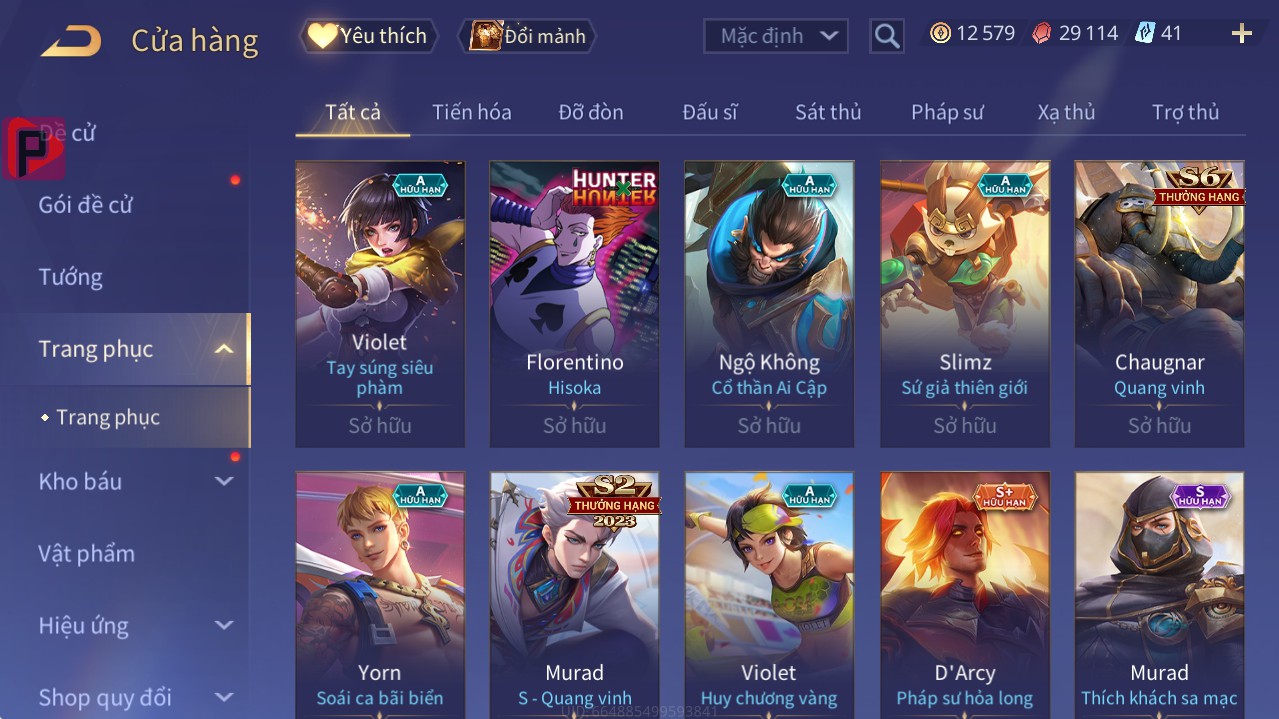The width and height of the screenshot is (1279, 719).
Task: Switch to the Tiến hóa tab
Action: click(471, 112)
